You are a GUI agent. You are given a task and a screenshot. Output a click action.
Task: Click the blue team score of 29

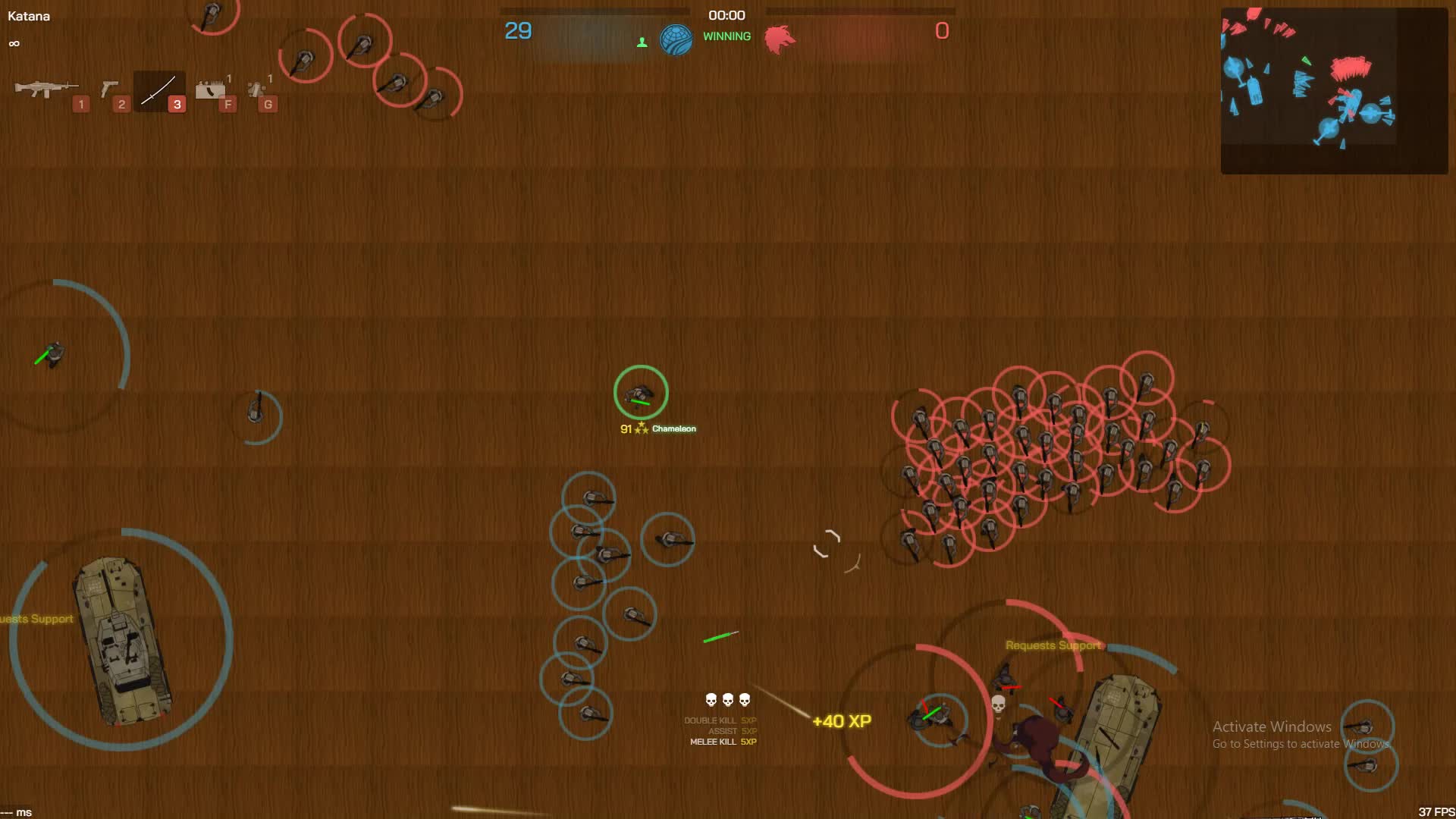point(519,31)
